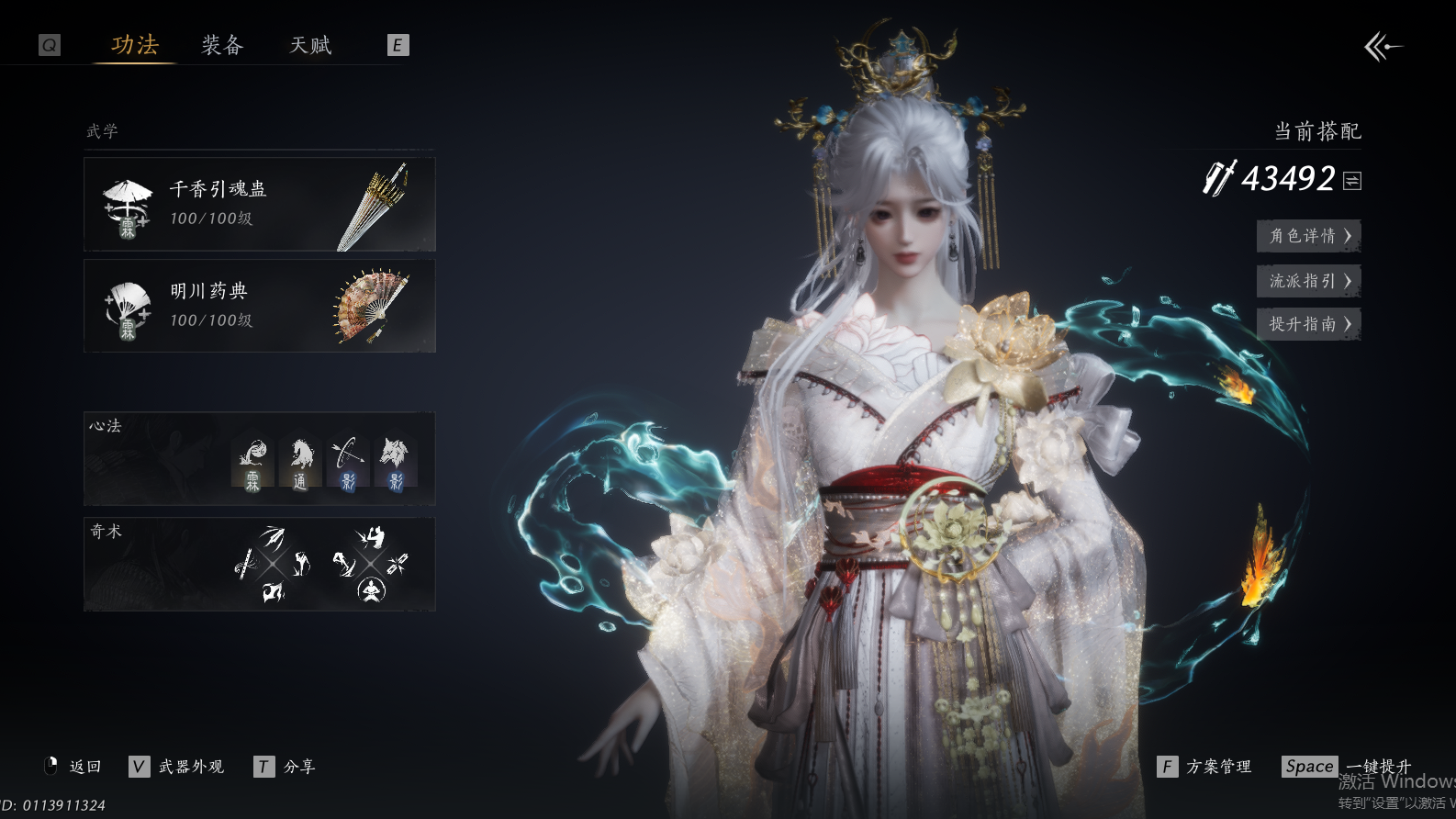Open the 提升指南 improvement guide

(1308, 324)
